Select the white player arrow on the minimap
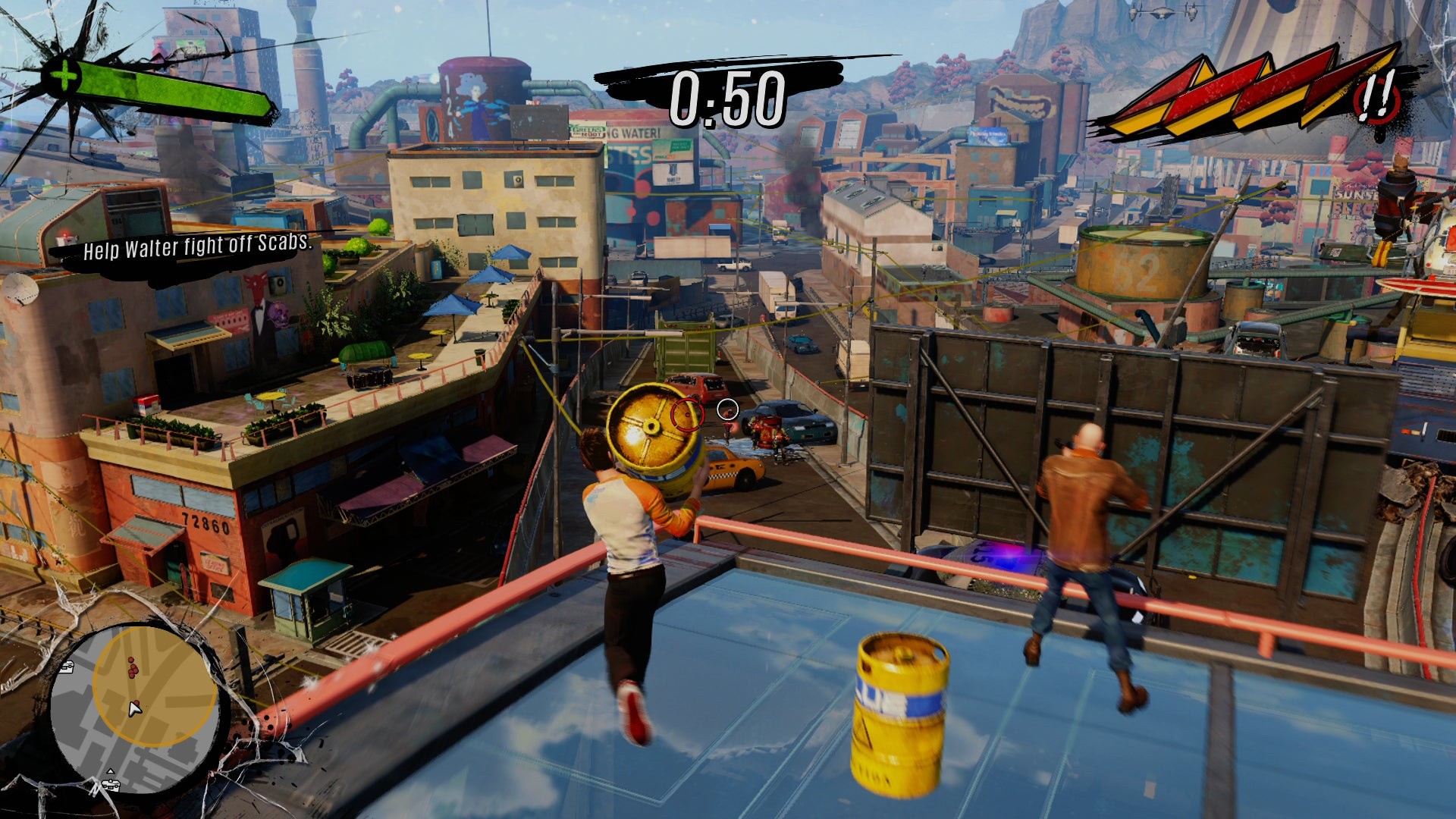This screenshot has height=819, width=1456. (135, 709)
